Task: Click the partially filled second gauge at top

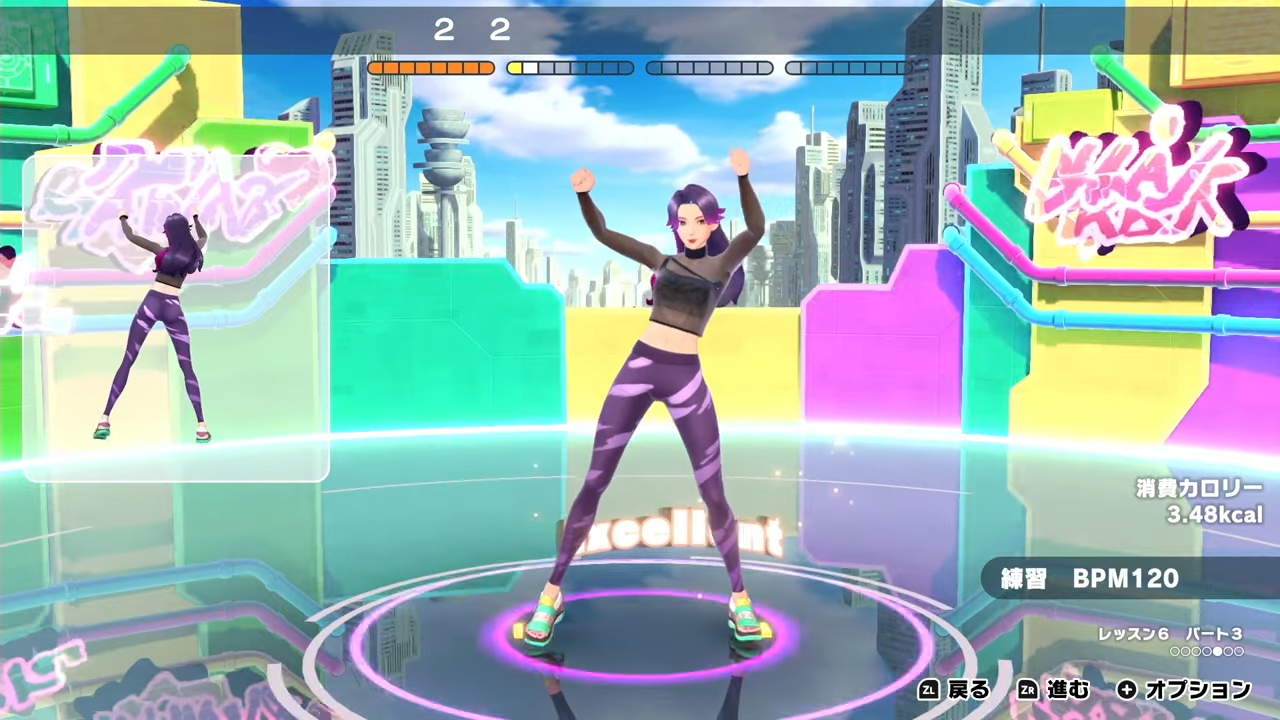Action: tap(570, 67)
